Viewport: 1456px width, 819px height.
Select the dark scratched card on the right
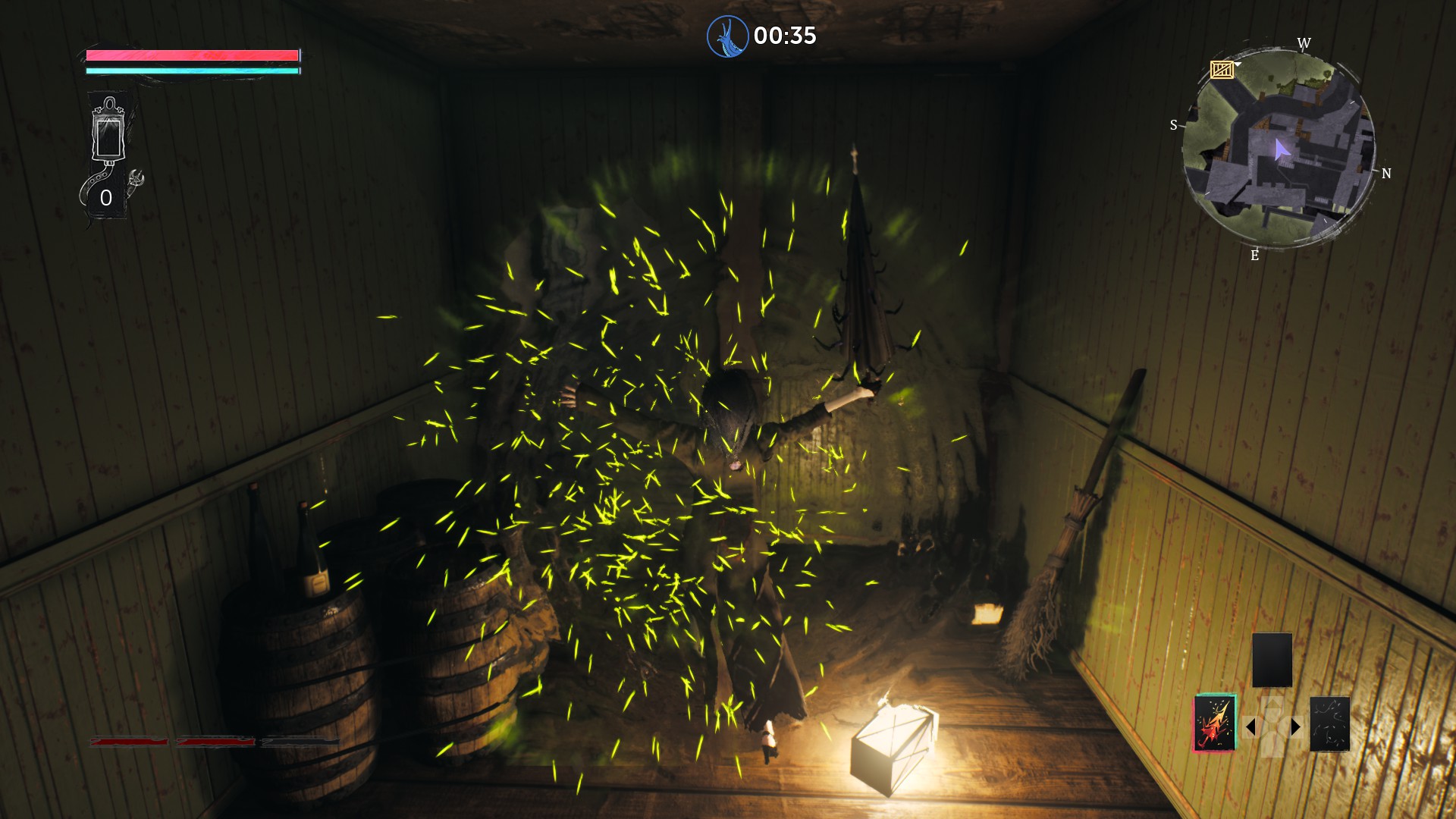point(1329,723)
